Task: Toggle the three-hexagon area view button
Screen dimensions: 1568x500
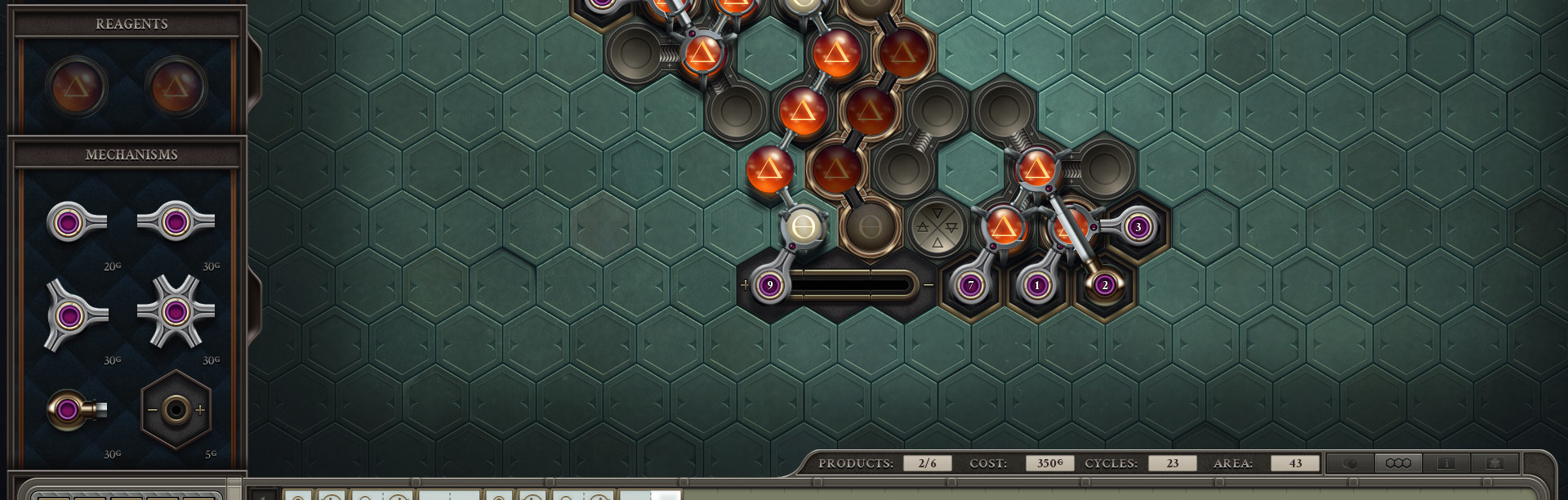Action: pos(1398,463)
